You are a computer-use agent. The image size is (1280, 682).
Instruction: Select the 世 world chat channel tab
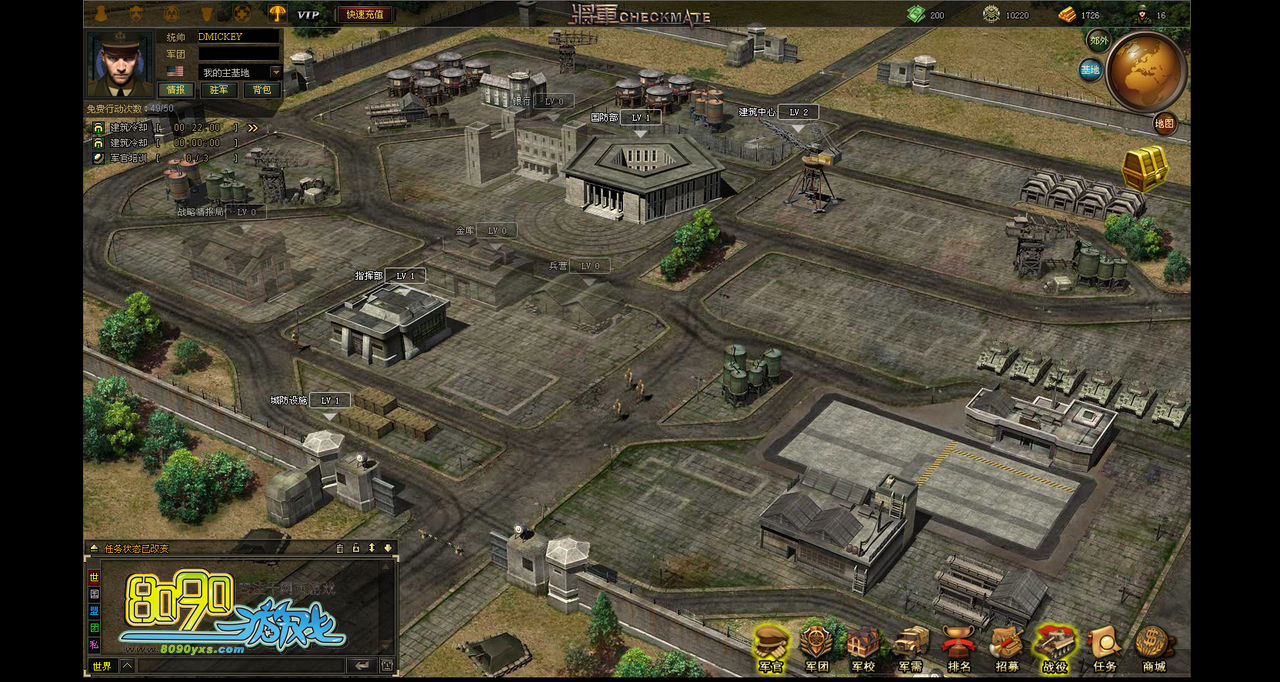pos(94,577)
